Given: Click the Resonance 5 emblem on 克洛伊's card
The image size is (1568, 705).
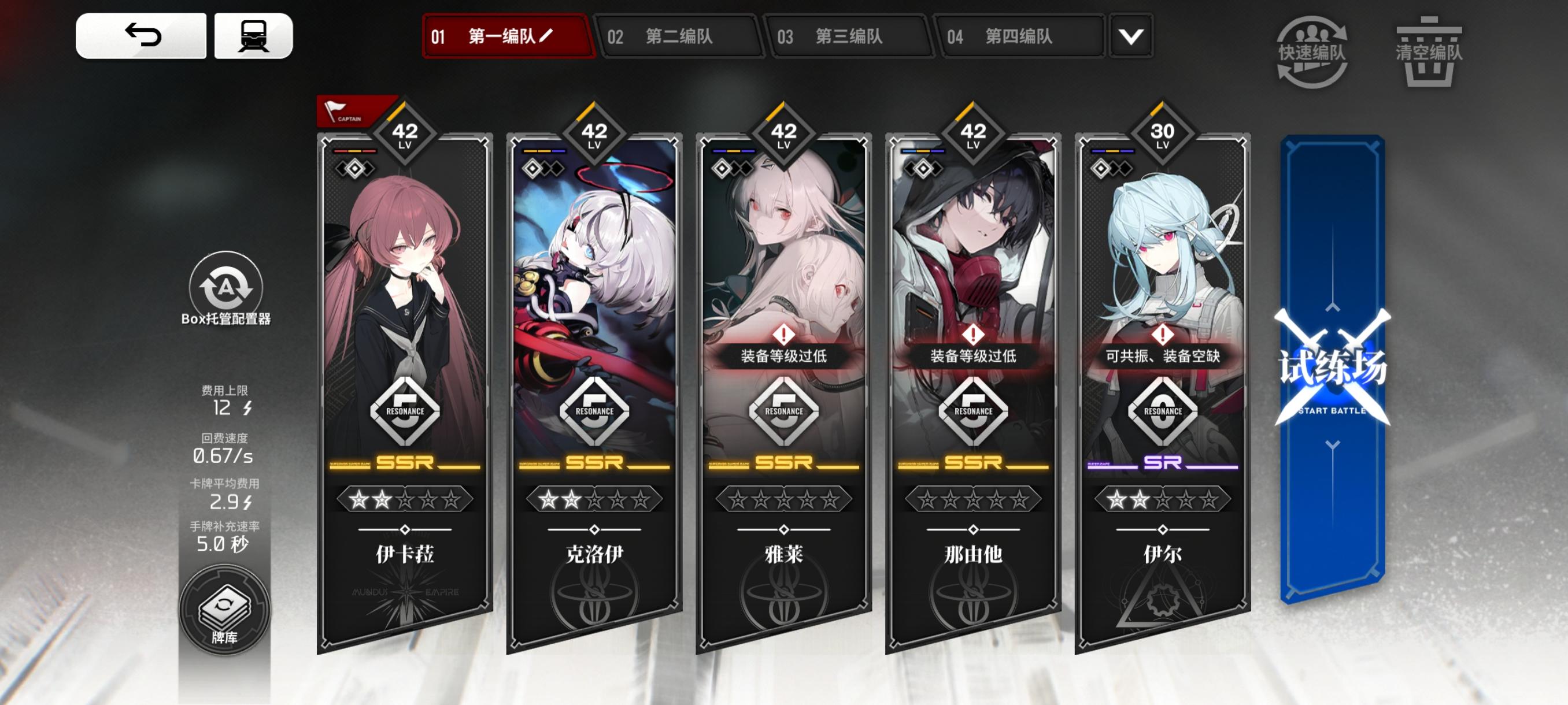Looking at the screenshot, I should (594, 411).
